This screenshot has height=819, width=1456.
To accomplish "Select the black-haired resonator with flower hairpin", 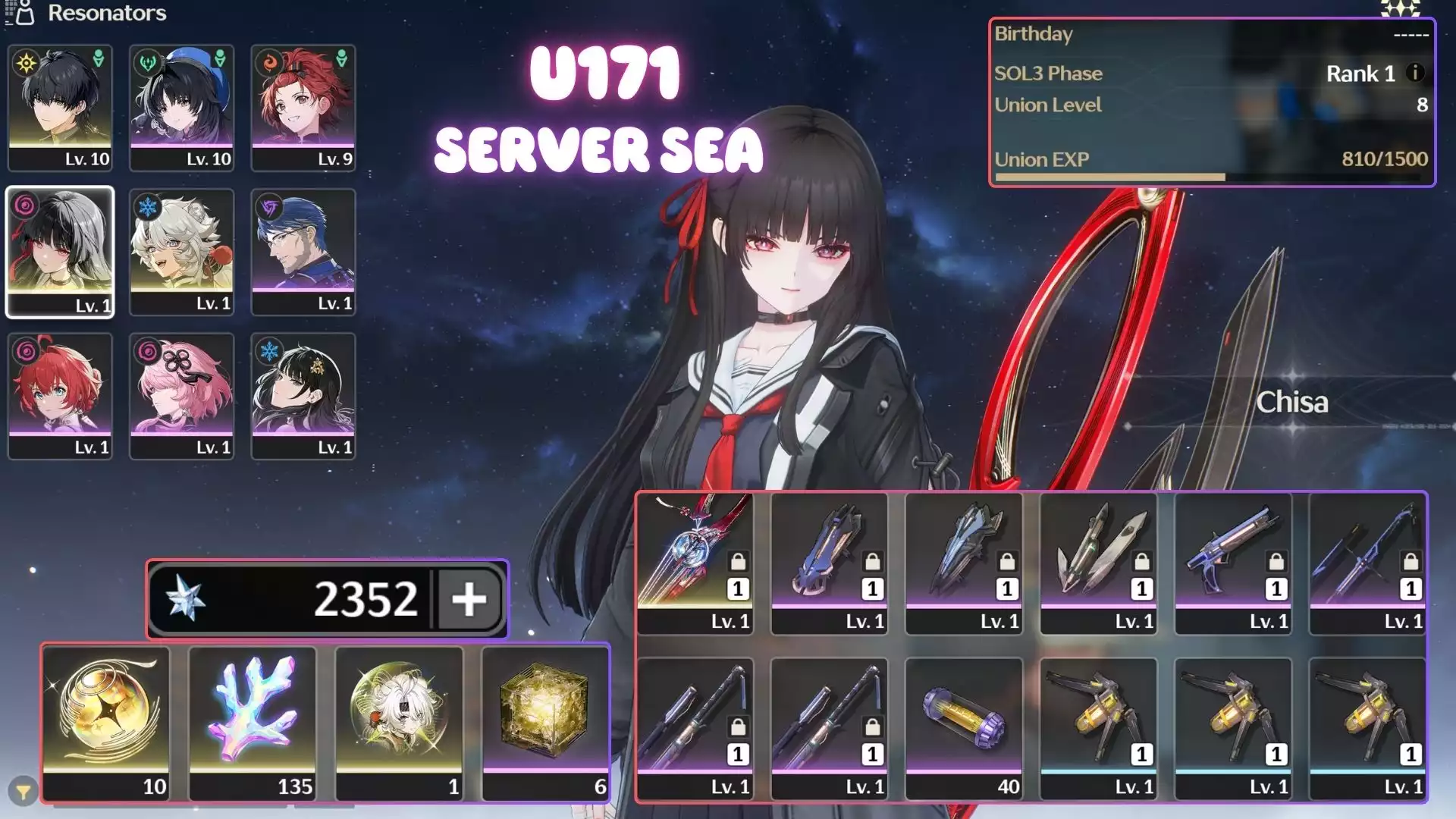I will pos(303,396).
